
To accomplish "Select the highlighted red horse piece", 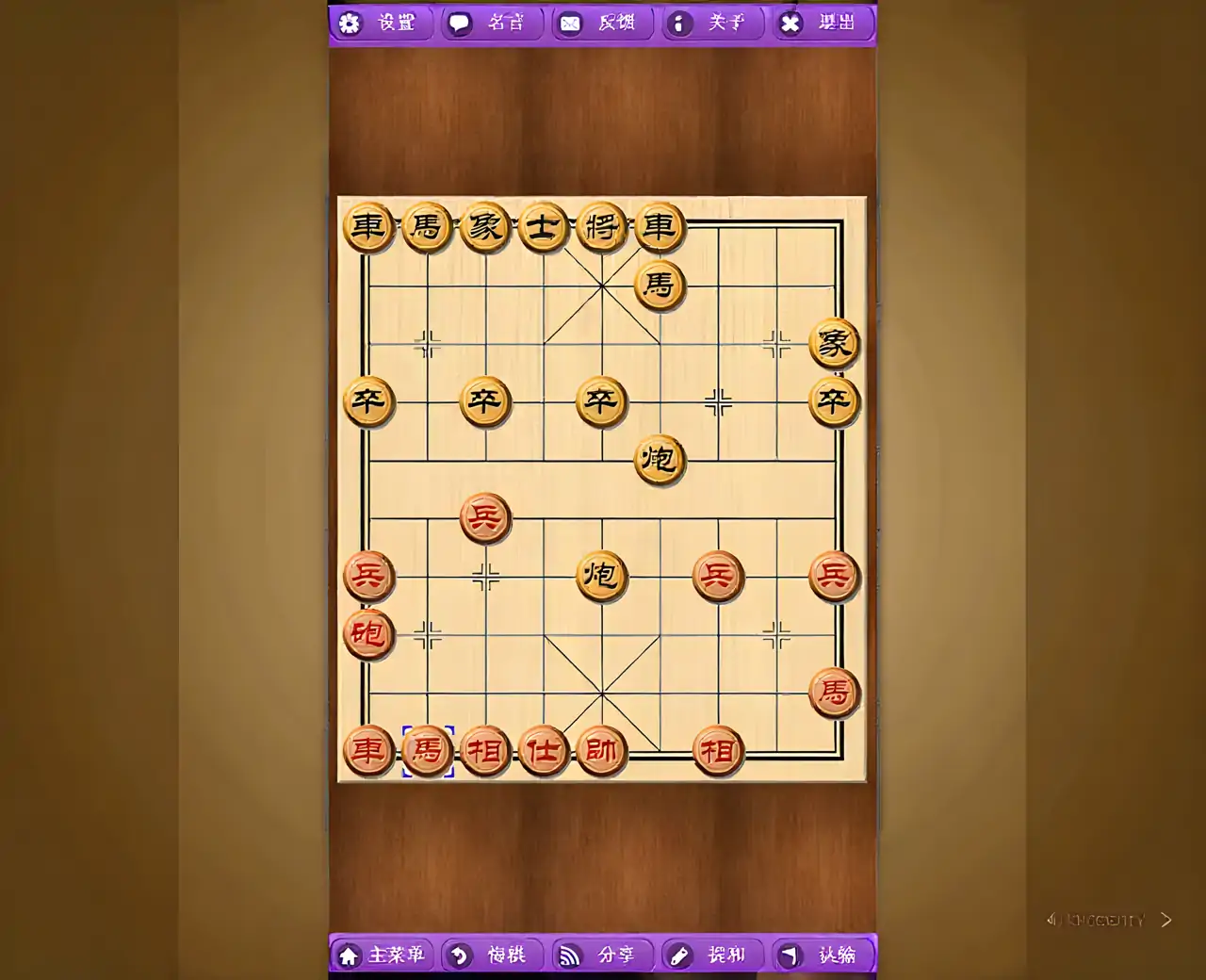I will click(x=426, y=751).
